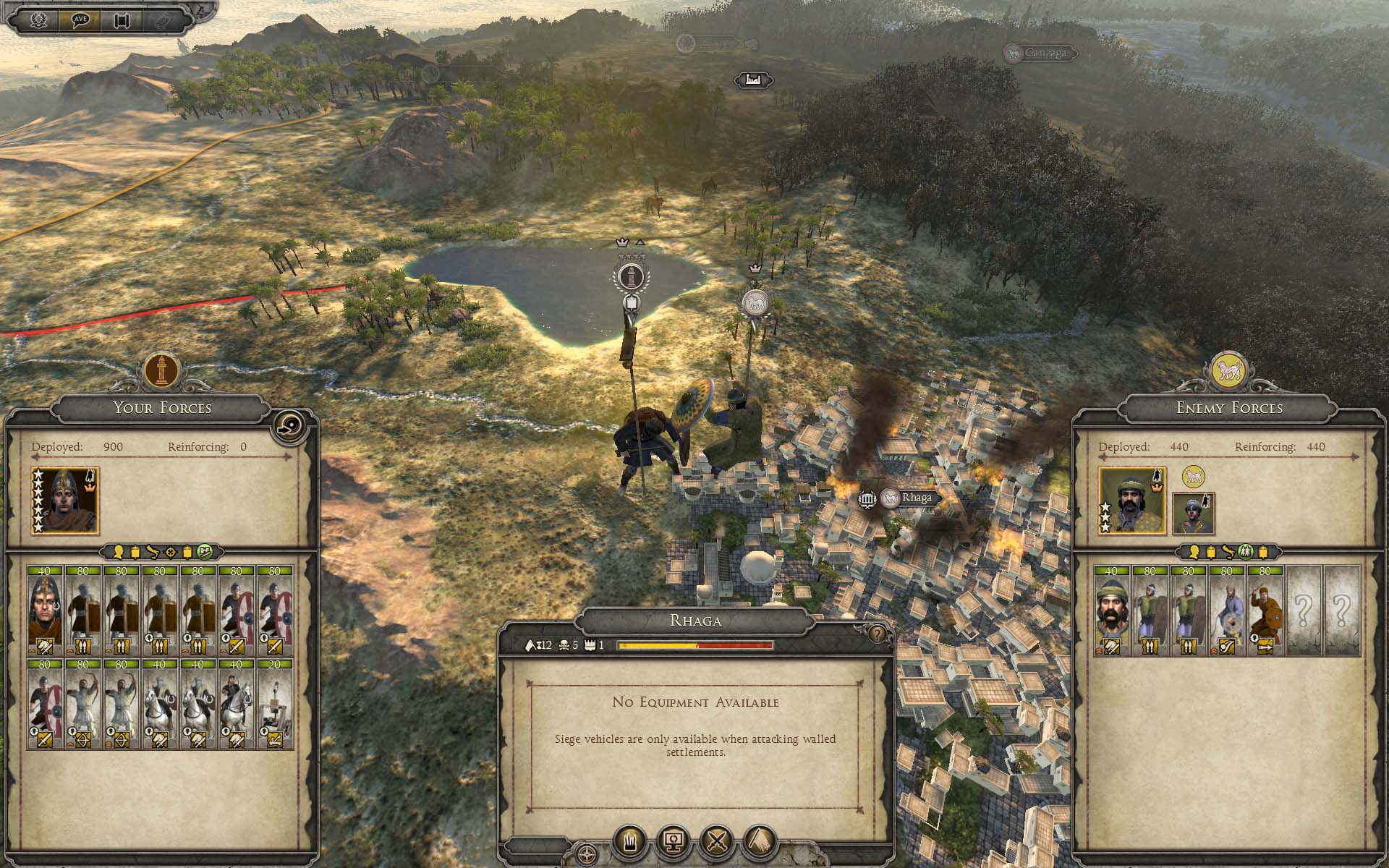Select your general's bodyguard unit card
The height and width of the screenshot is (868, 1389).
point(45,610)
